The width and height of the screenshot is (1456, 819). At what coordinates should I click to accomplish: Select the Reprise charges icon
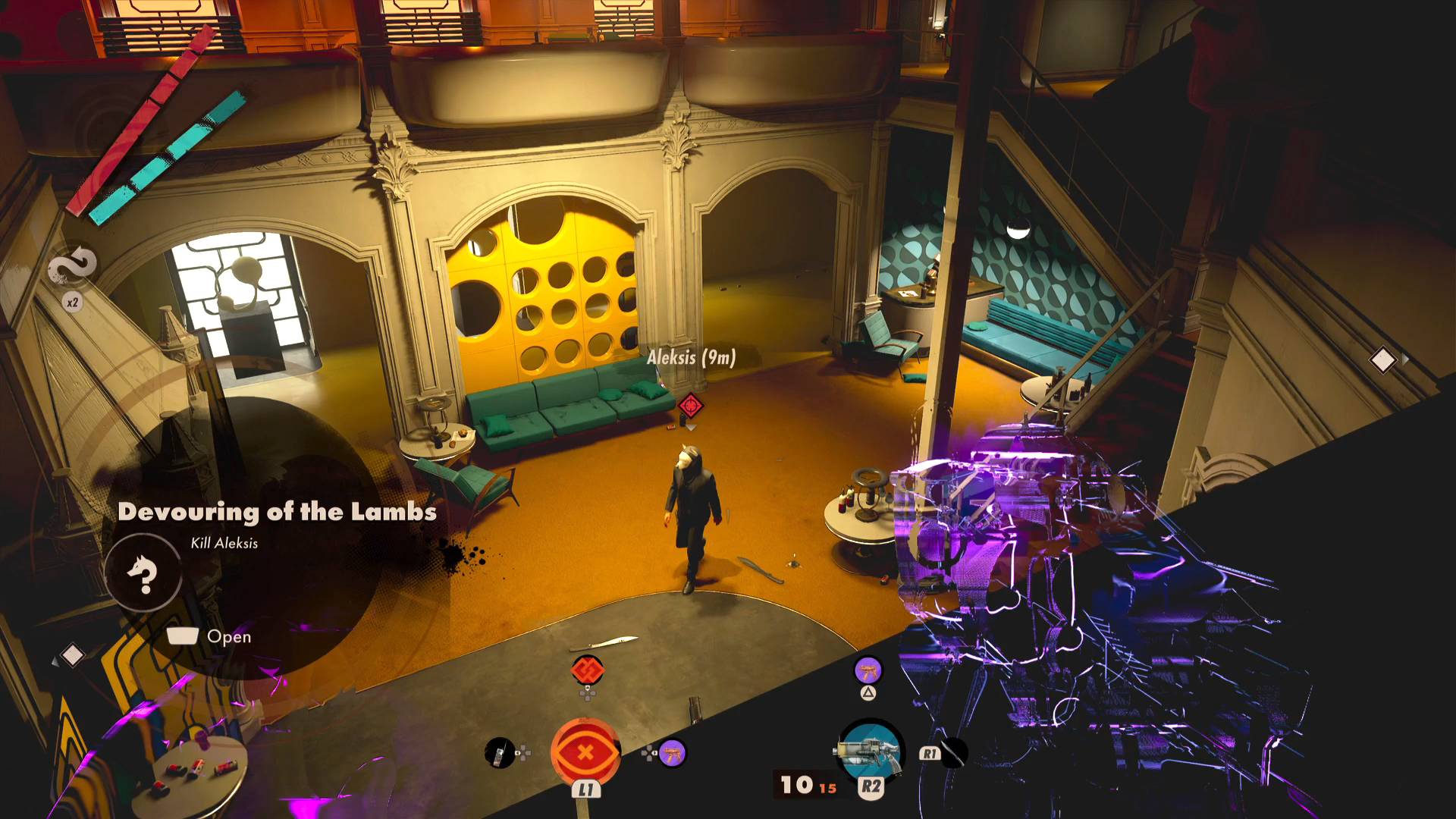[73, 267]
